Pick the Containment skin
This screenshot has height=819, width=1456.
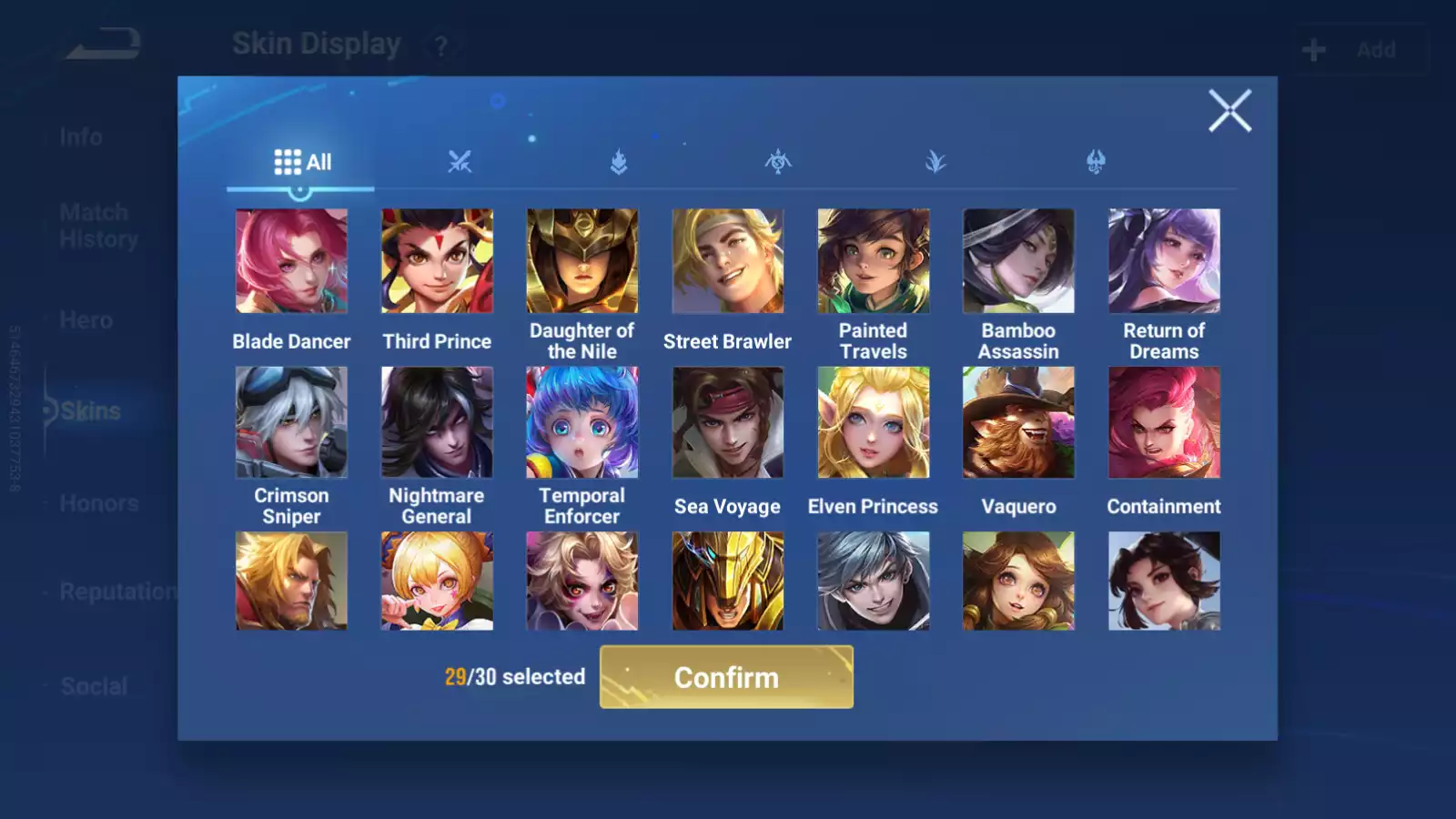[1164, 422]
